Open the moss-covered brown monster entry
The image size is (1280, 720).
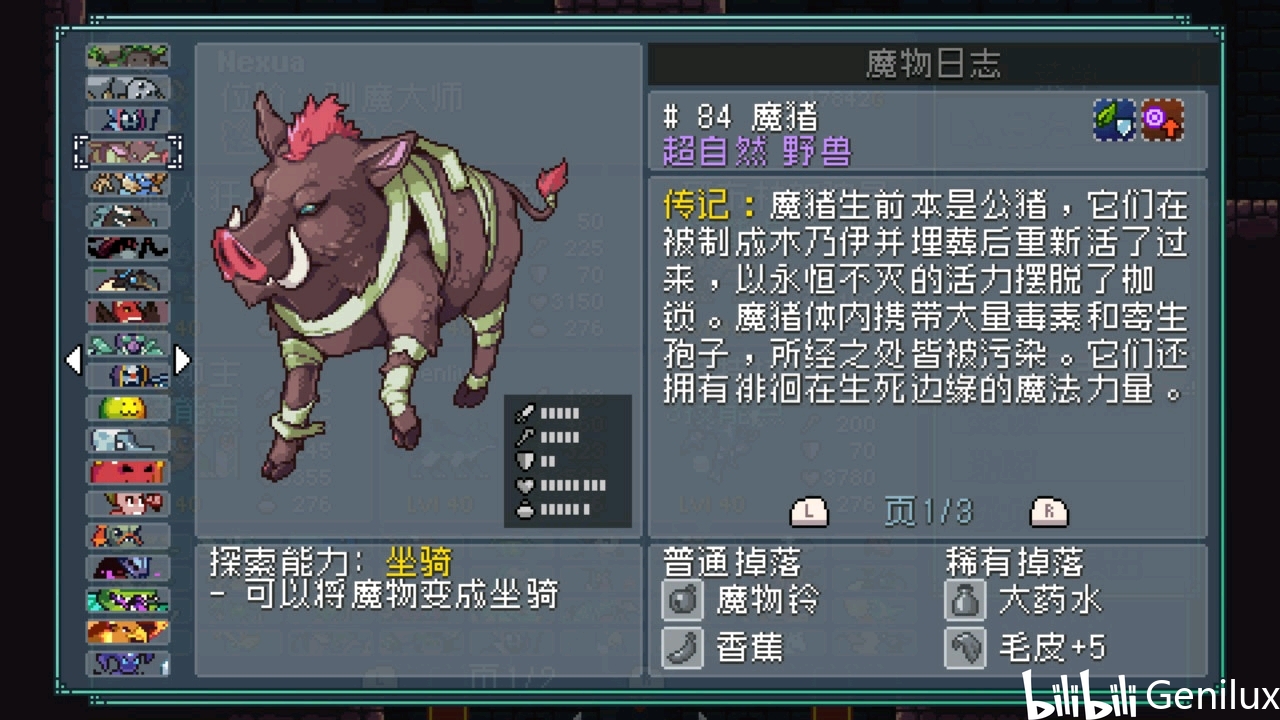pos(128,56)
